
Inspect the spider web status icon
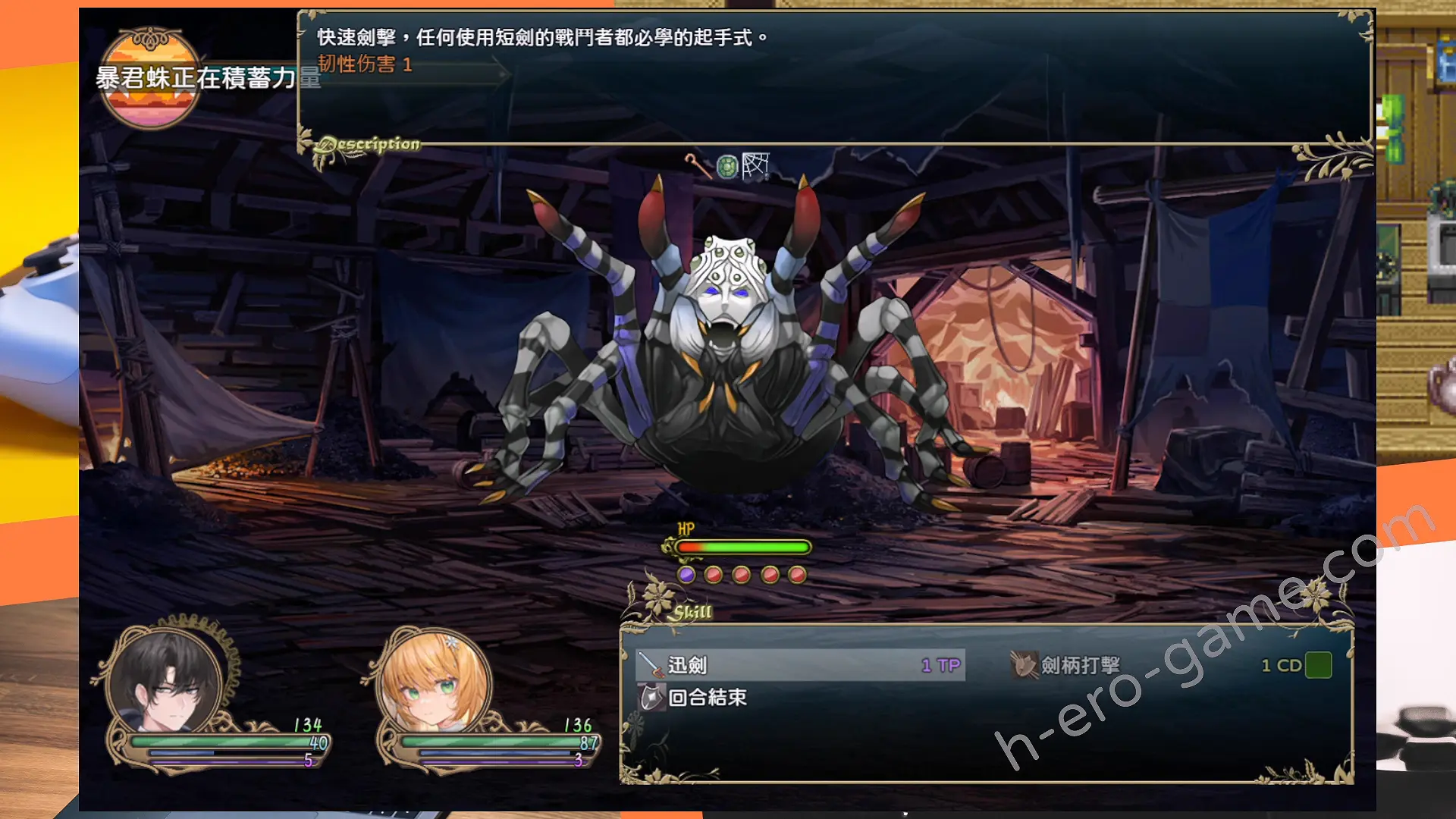755,165
